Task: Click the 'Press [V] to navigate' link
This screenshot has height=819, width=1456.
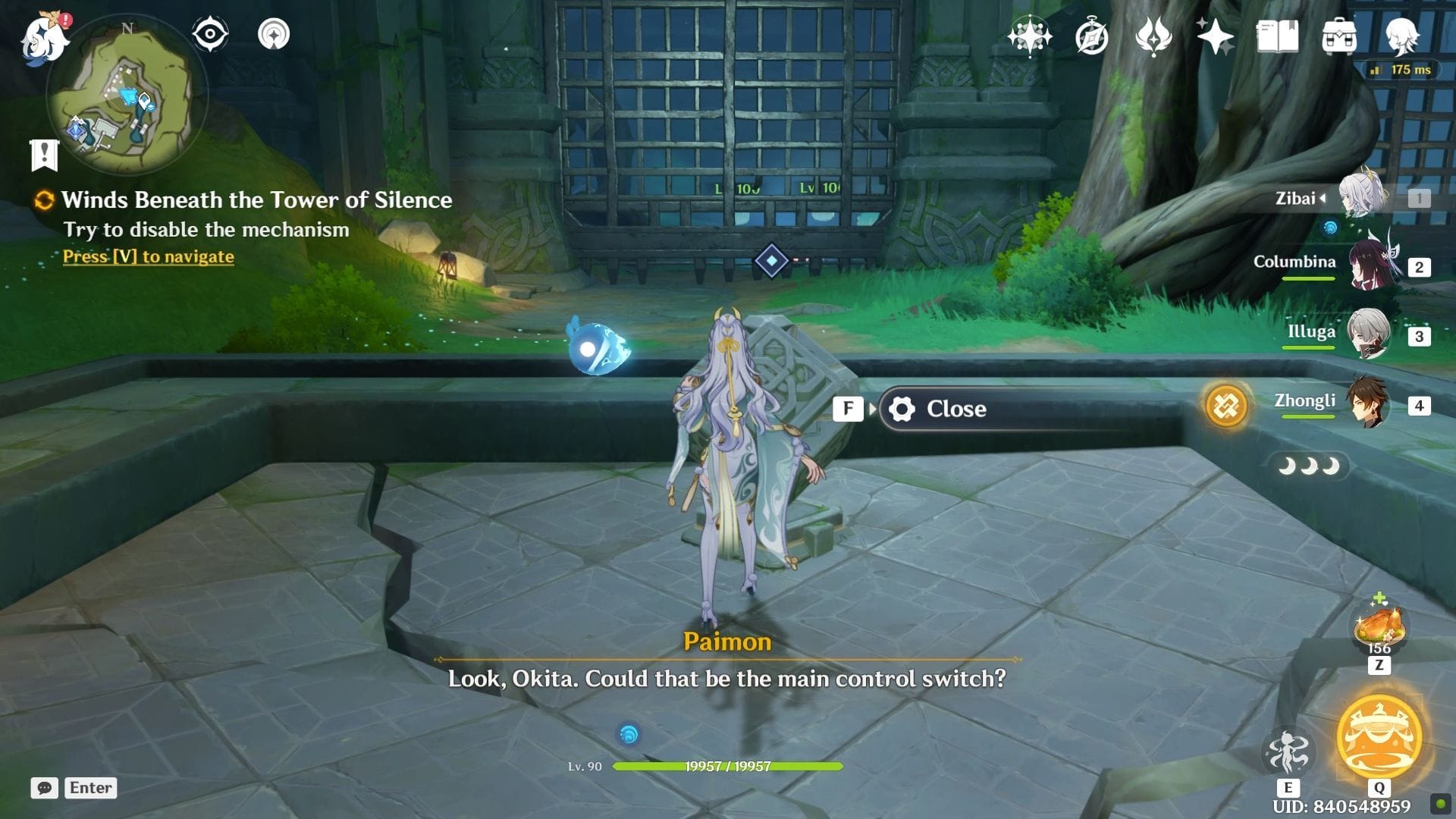Action: click(x=149, y=256)
